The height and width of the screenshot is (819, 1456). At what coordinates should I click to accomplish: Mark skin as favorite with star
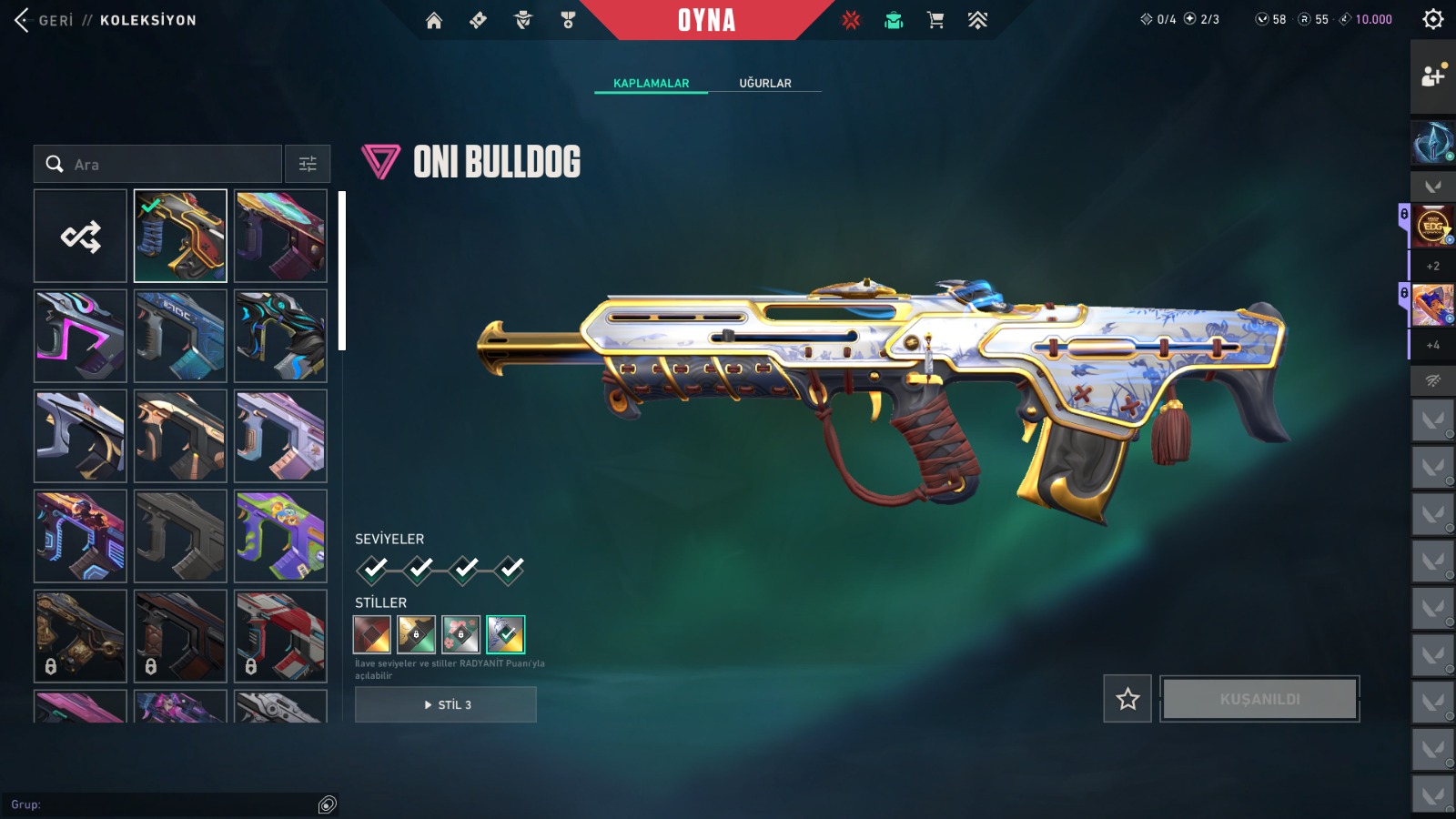point(1127,699)
